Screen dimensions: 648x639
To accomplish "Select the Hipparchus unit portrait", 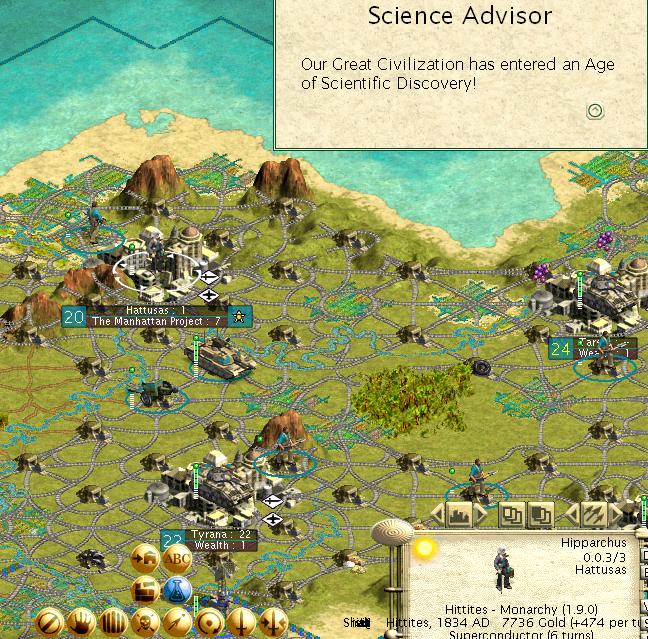I will [503, 568].
